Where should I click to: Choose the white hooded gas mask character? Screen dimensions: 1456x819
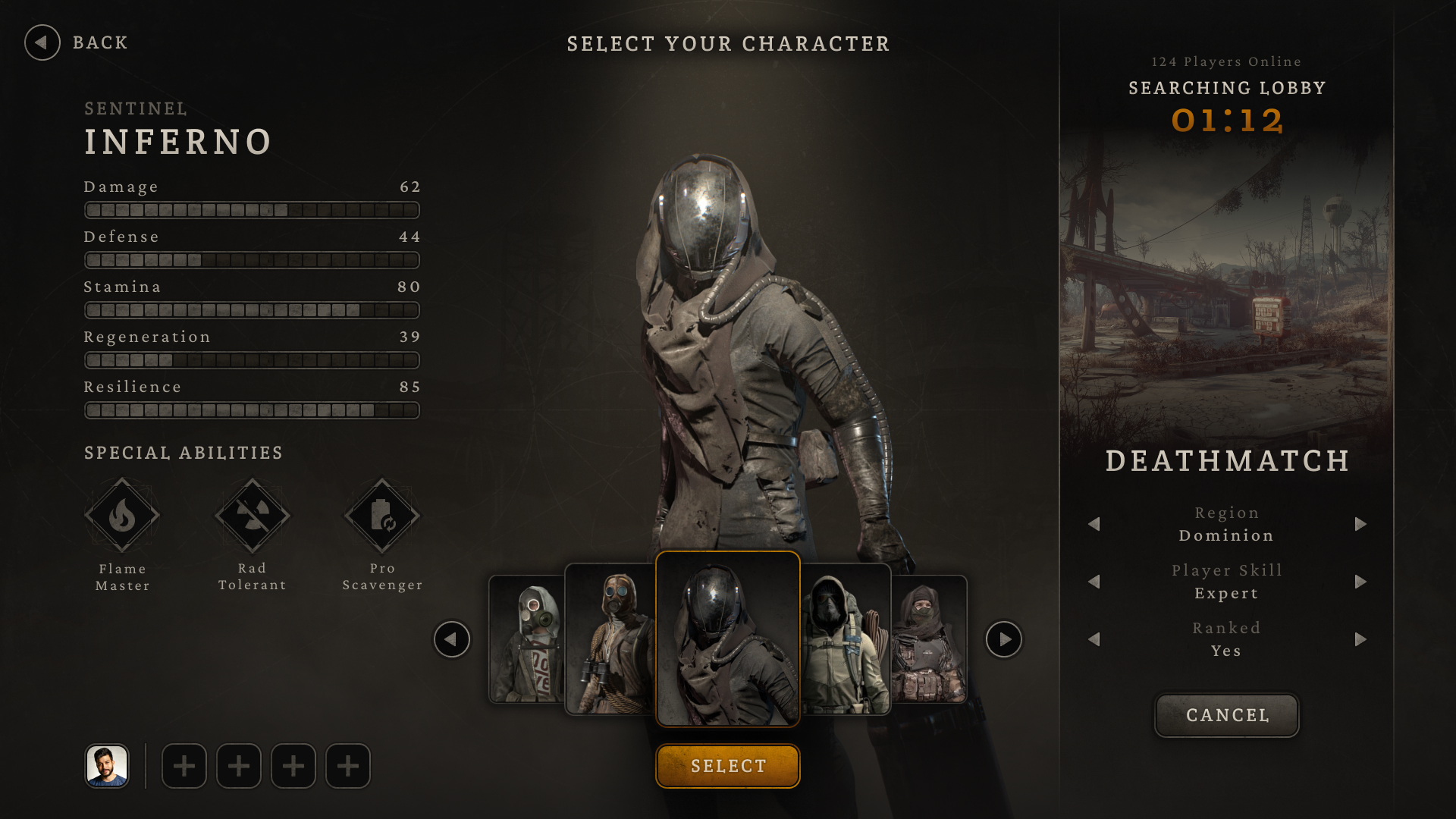(x=527, y=639)
